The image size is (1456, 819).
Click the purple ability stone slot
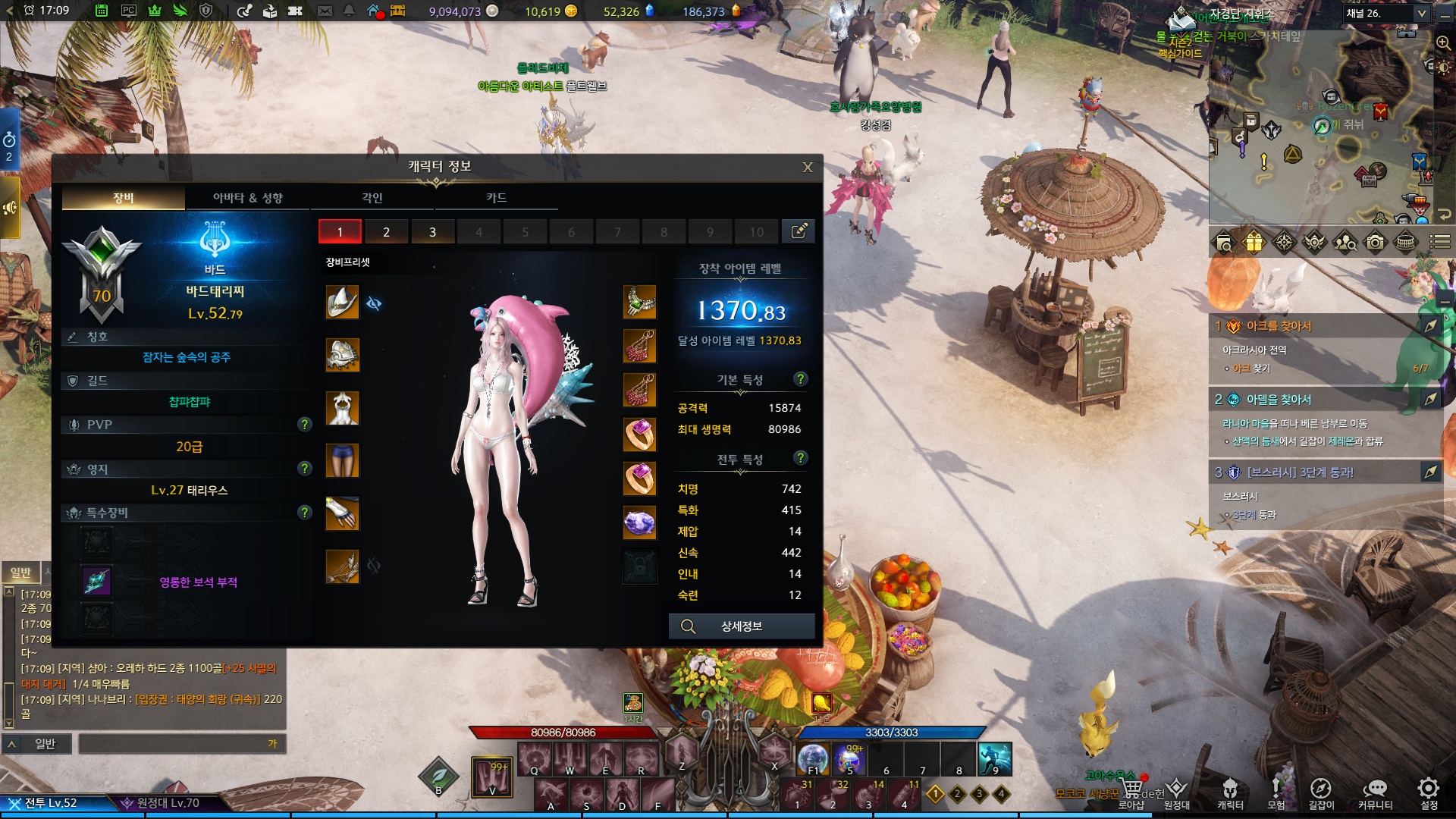click(639, 522)
